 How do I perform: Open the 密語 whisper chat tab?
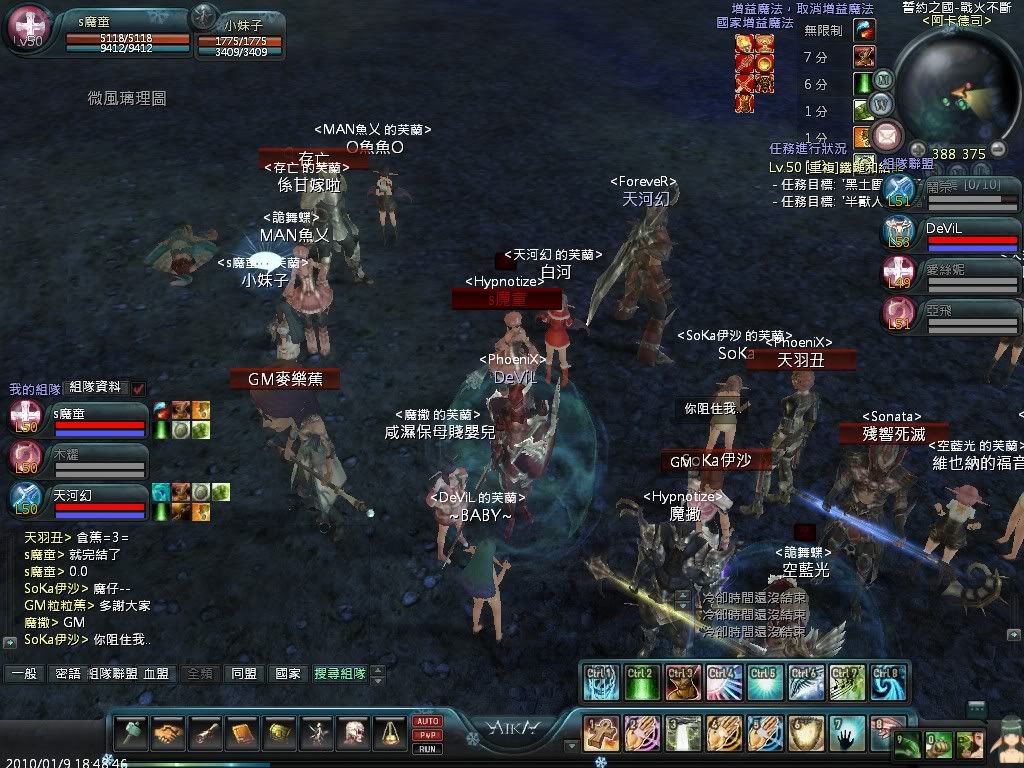(x=68, y=674)
